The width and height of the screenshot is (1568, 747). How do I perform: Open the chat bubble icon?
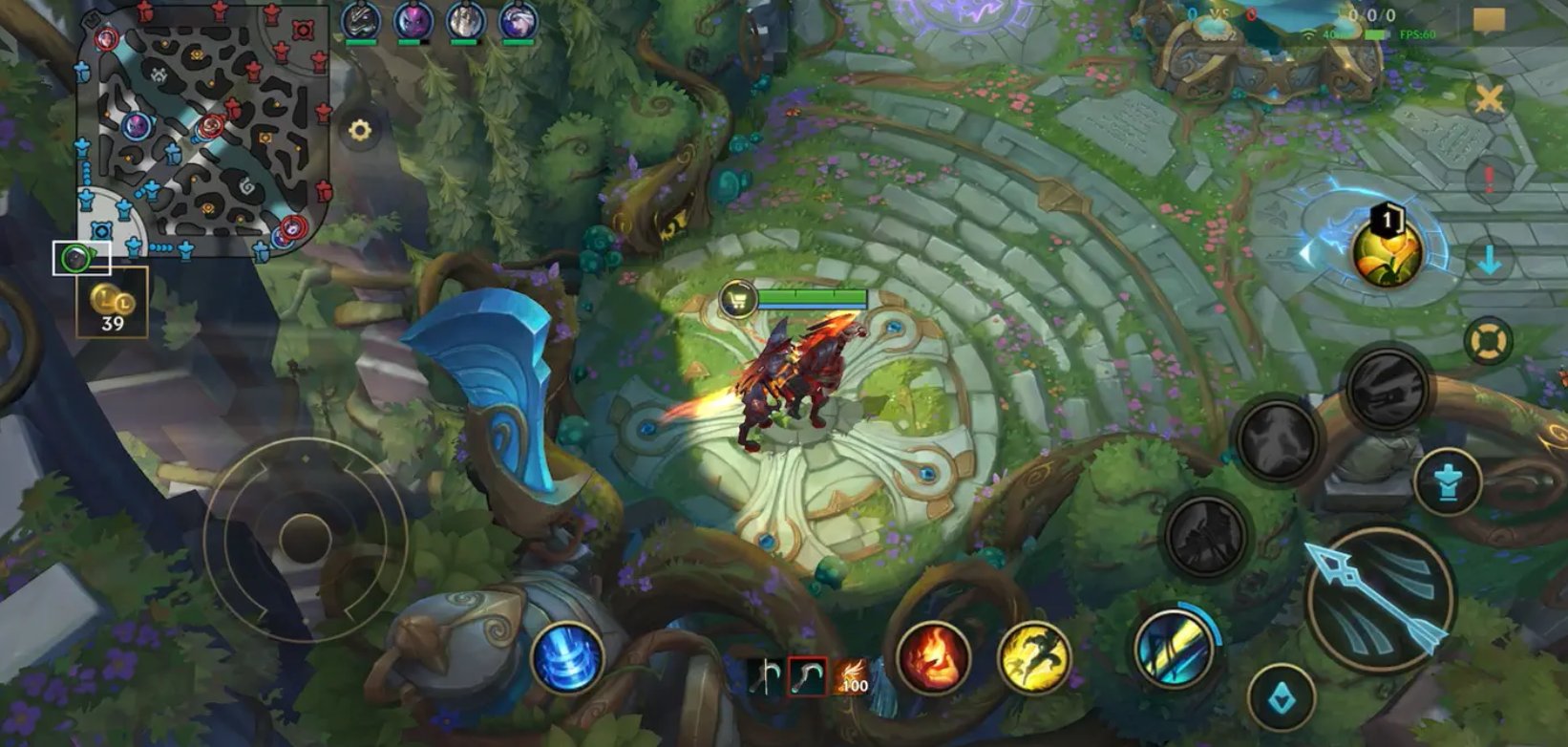[x=1489, y=20]
